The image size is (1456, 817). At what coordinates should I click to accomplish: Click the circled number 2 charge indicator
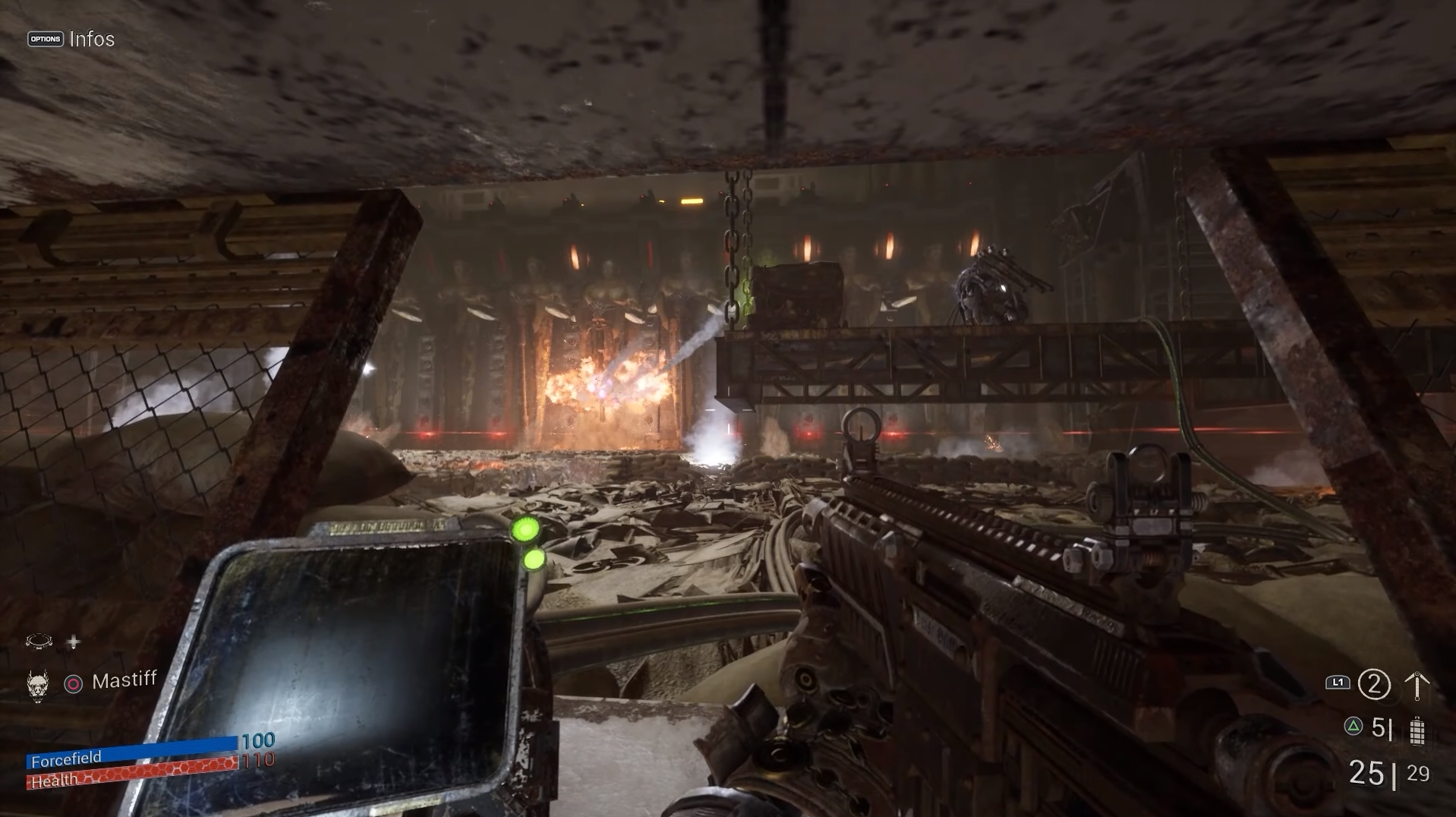pos(1373,685)
